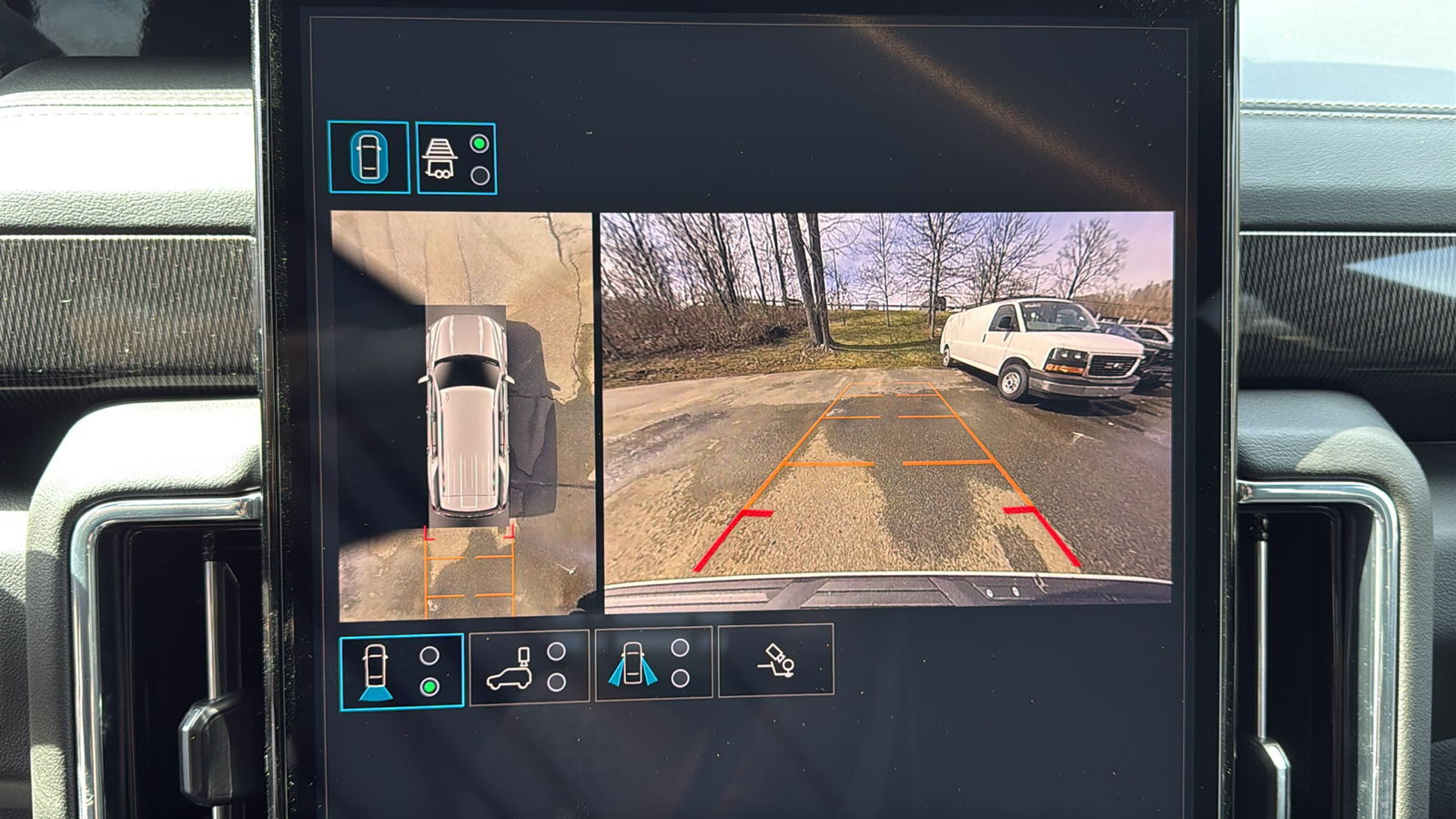Tap the rear camera feed with guidelines
Screen dimensions: 1456x819
(x=887, y=409)
